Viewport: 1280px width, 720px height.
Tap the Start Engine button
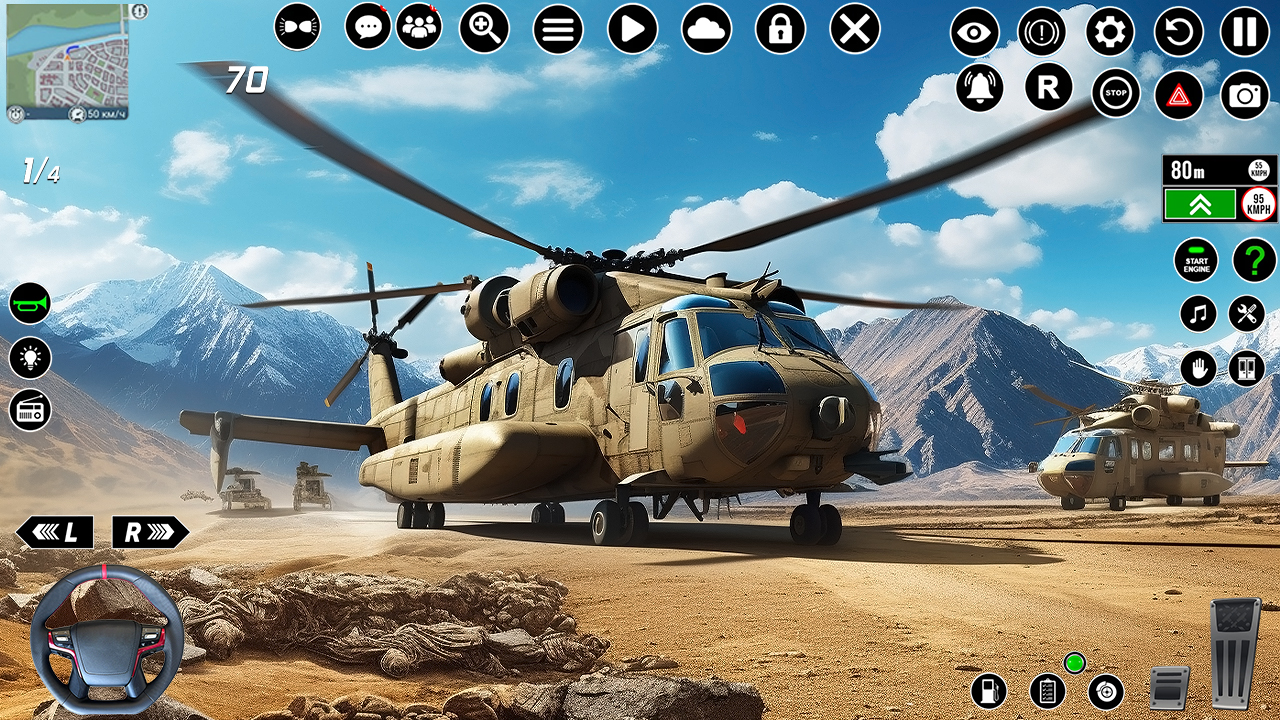[x=1196, y=260]
